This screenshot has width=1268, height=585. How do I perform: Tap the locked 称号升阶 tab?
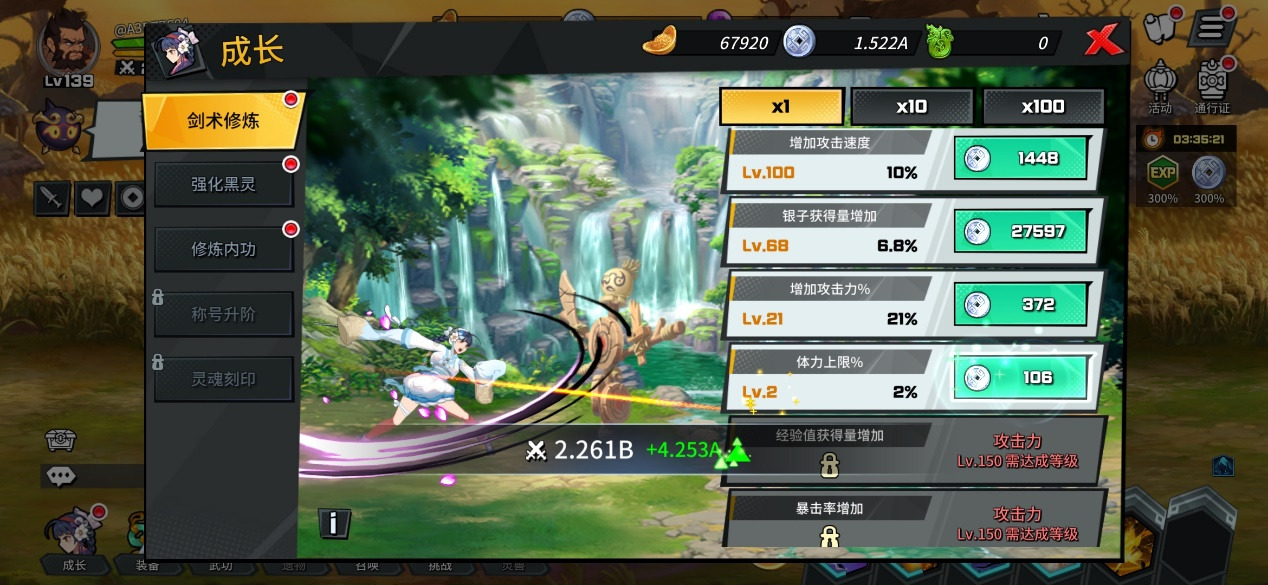click(223, 314)
